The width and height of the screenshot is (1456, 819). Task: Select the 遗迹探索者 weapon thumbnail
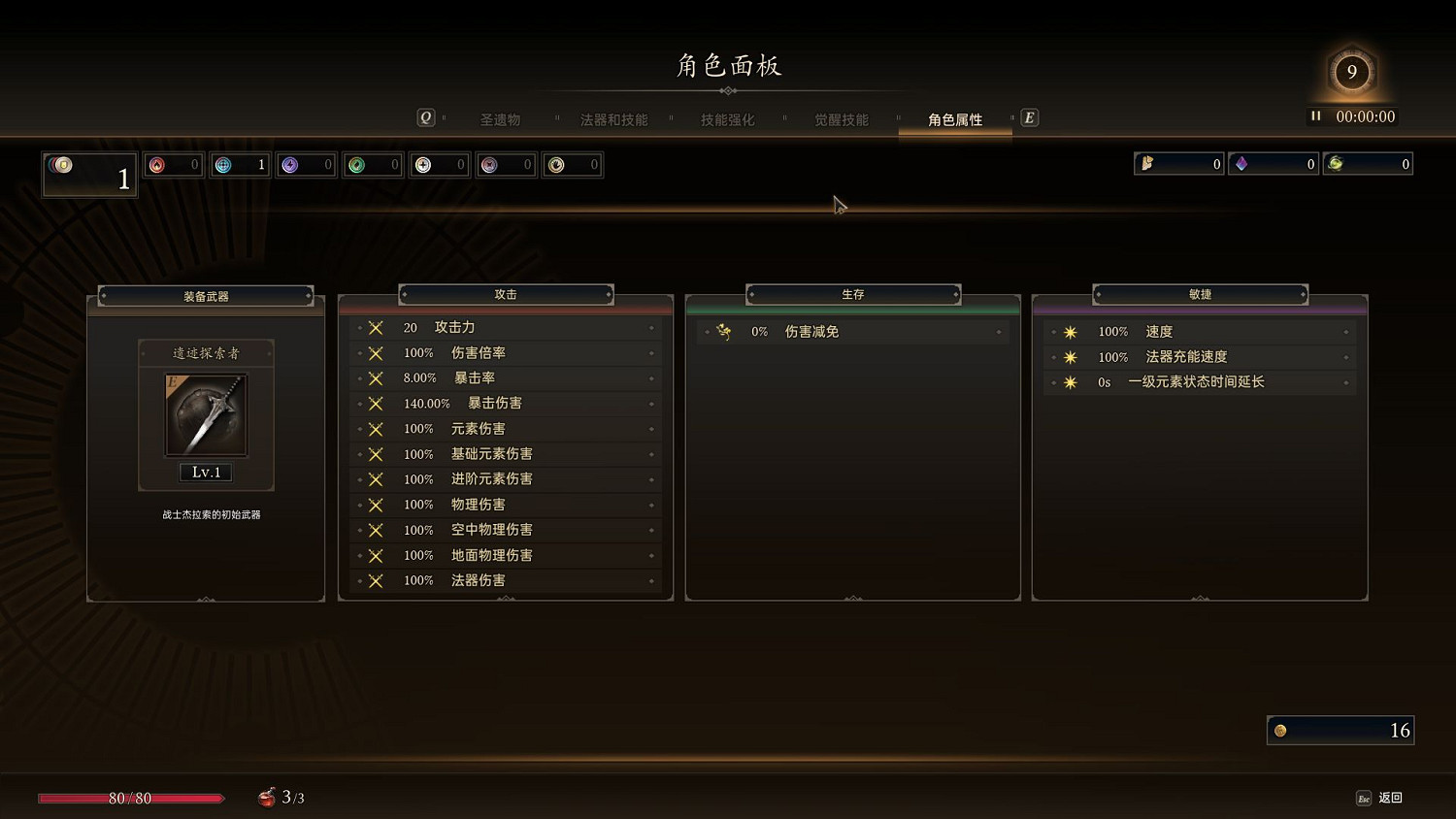coord(206,414)
